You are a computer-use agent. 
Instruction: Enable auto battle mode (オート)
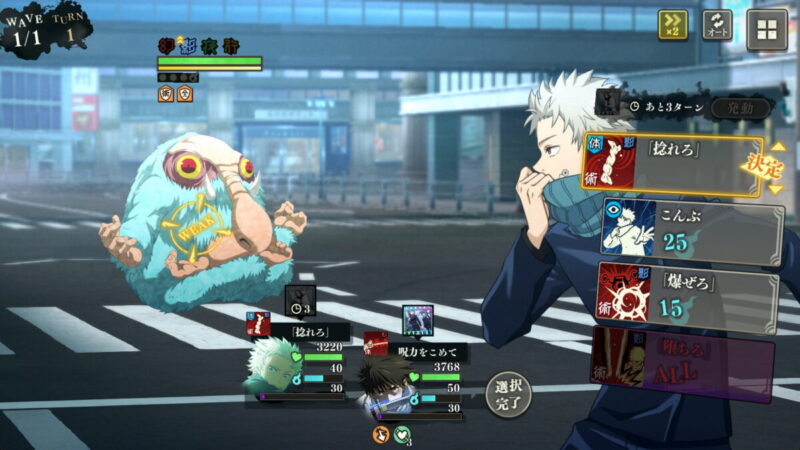click(717, 25)
